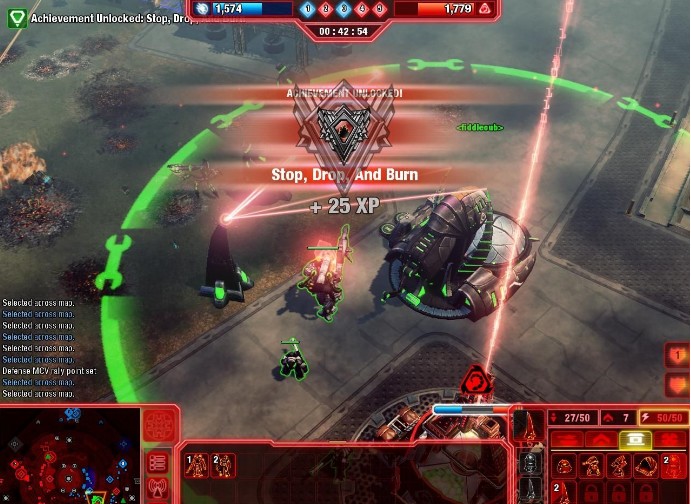Queue the highlighted unit with count 2

point(674,465)
